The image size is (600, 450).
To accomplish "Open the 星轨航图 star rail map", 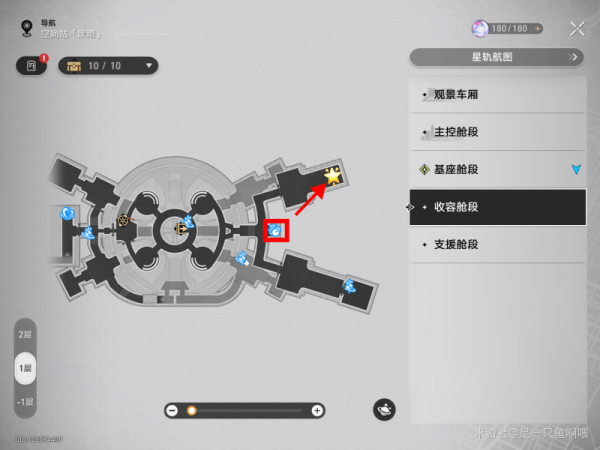I will (x=496, y=57).
